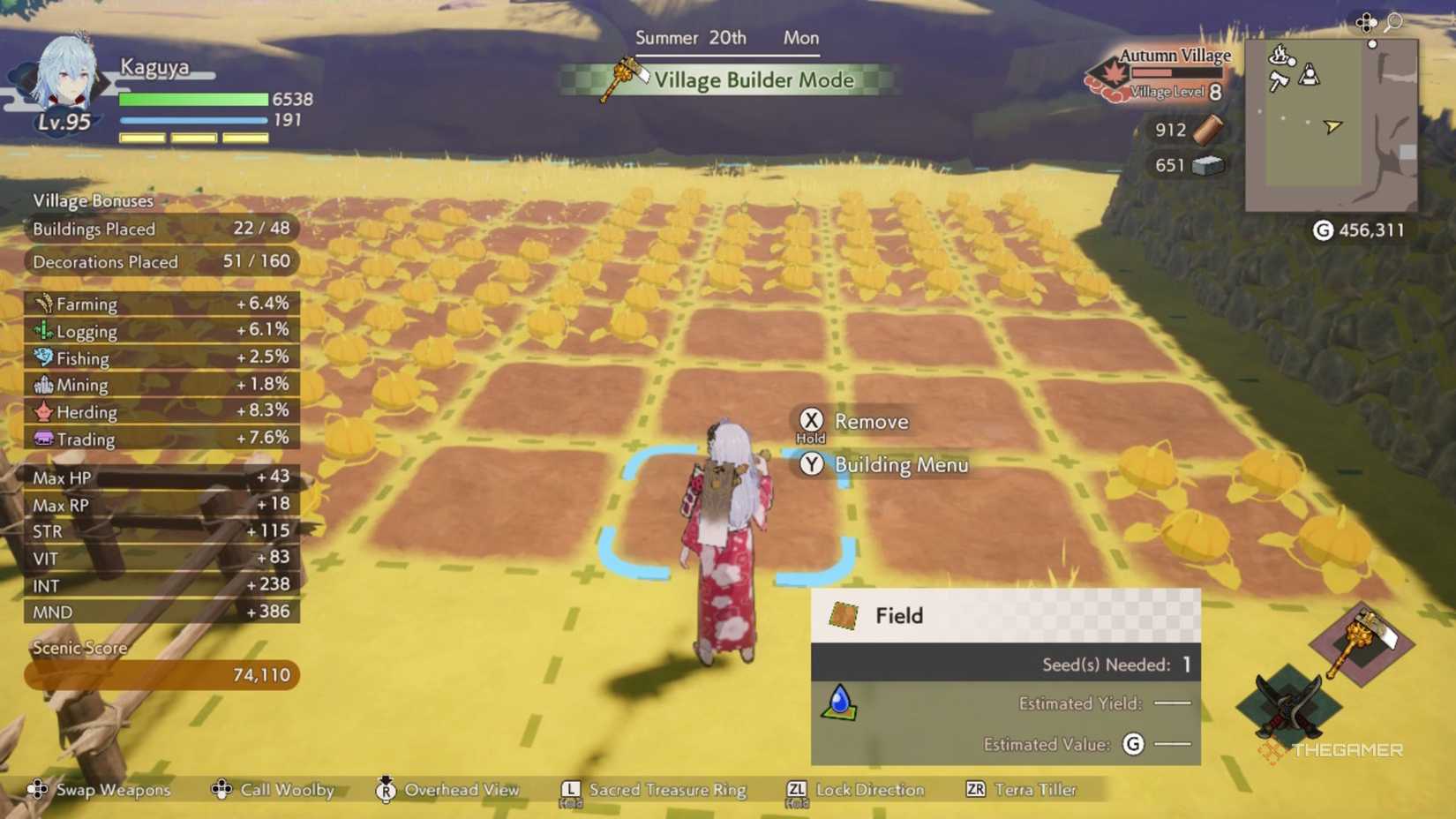
Task: Click the magnifier zoom icon above minimap
Action: [x=1391, y=22]
